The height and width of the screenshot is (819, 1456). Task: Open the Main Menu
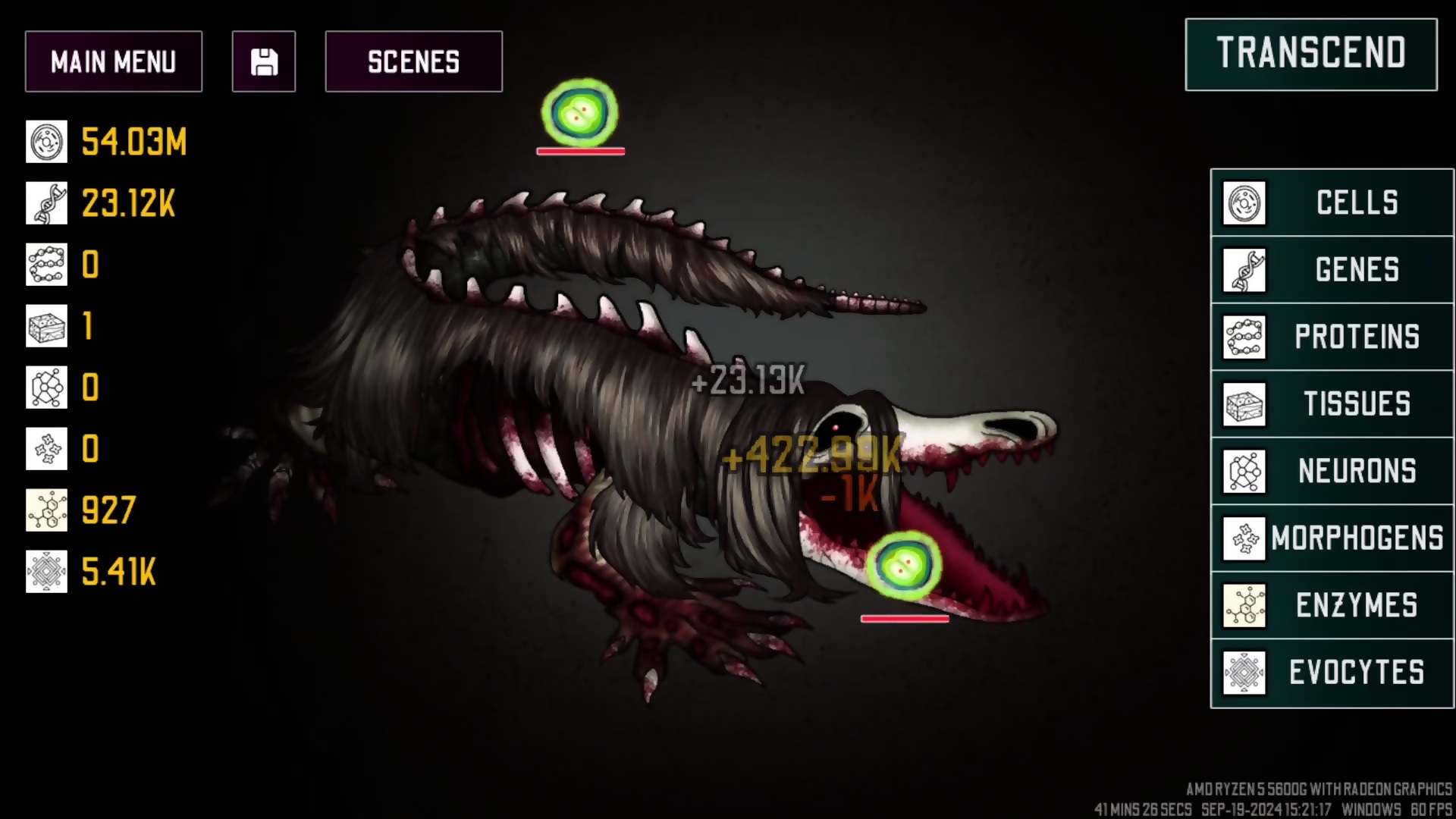coord(114,61)
